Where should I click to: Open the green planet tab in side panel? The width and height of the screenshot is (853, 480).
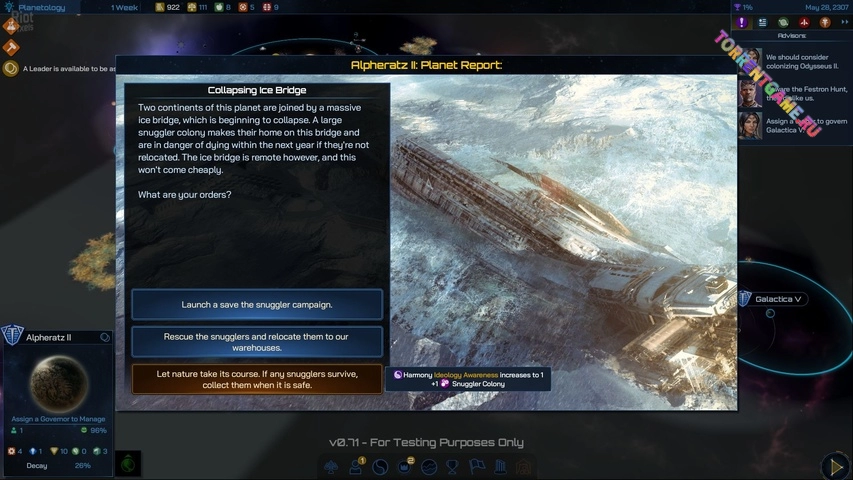[783, 22]
